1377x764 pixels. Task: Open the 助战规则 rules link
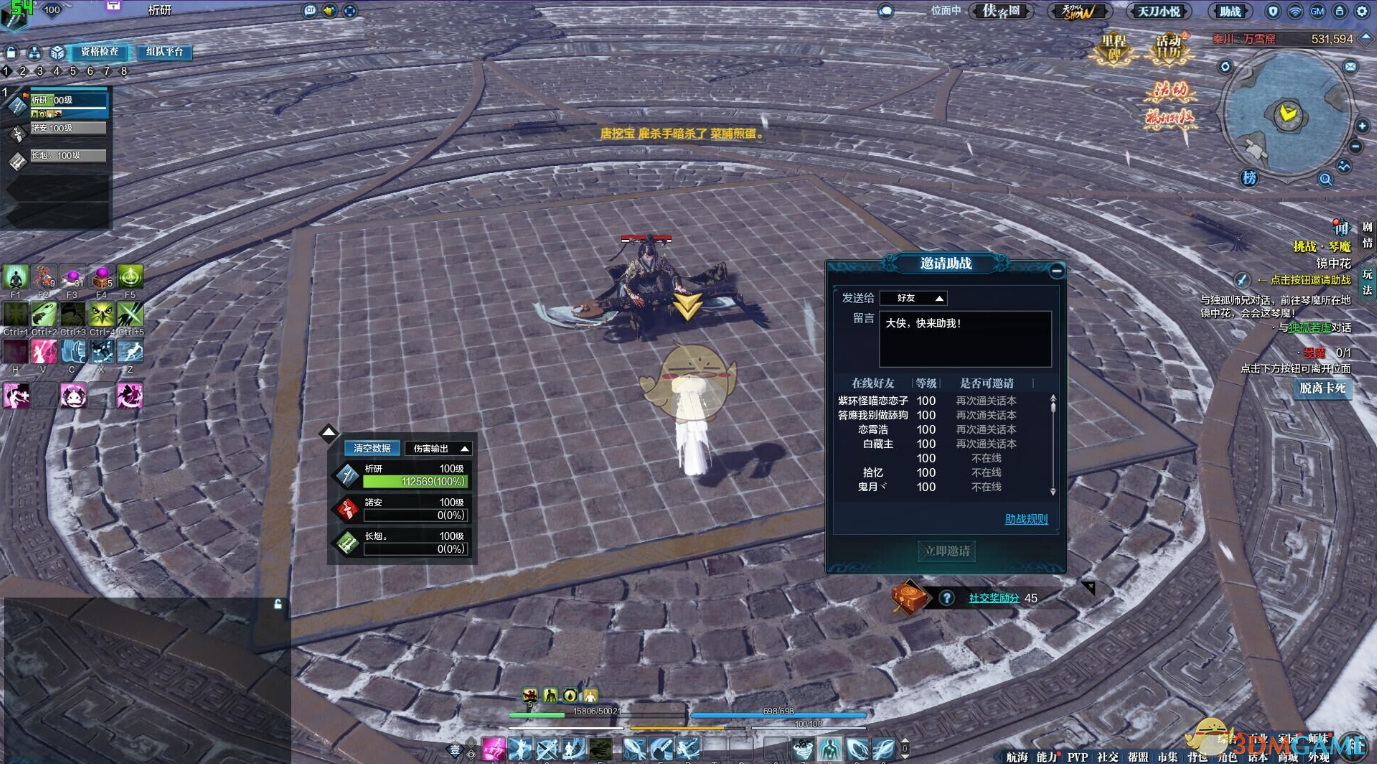pos(1026,519)
